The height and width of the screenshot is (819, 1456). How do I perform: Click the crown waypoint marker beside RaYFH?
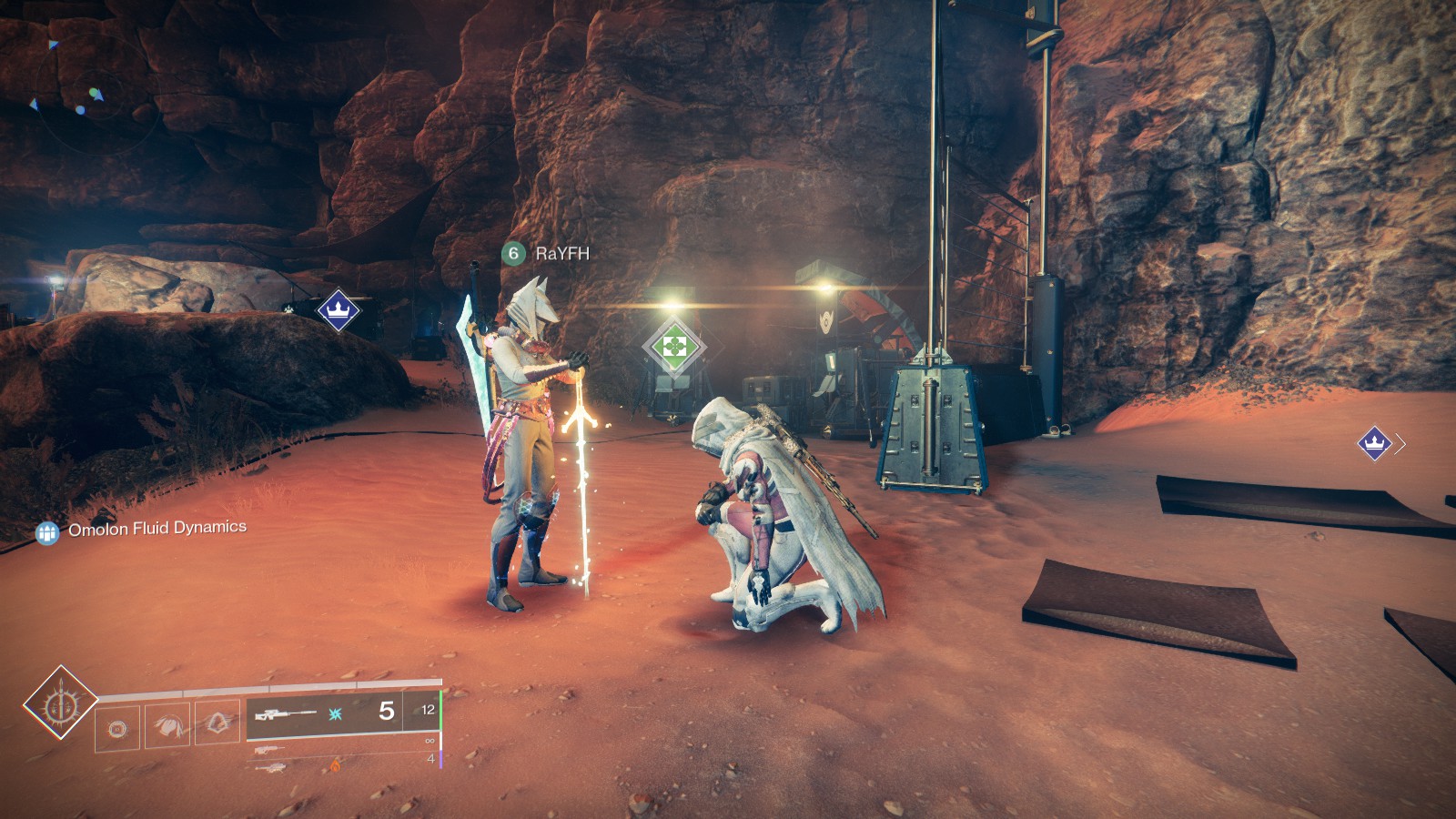click(x=339, y=311)
